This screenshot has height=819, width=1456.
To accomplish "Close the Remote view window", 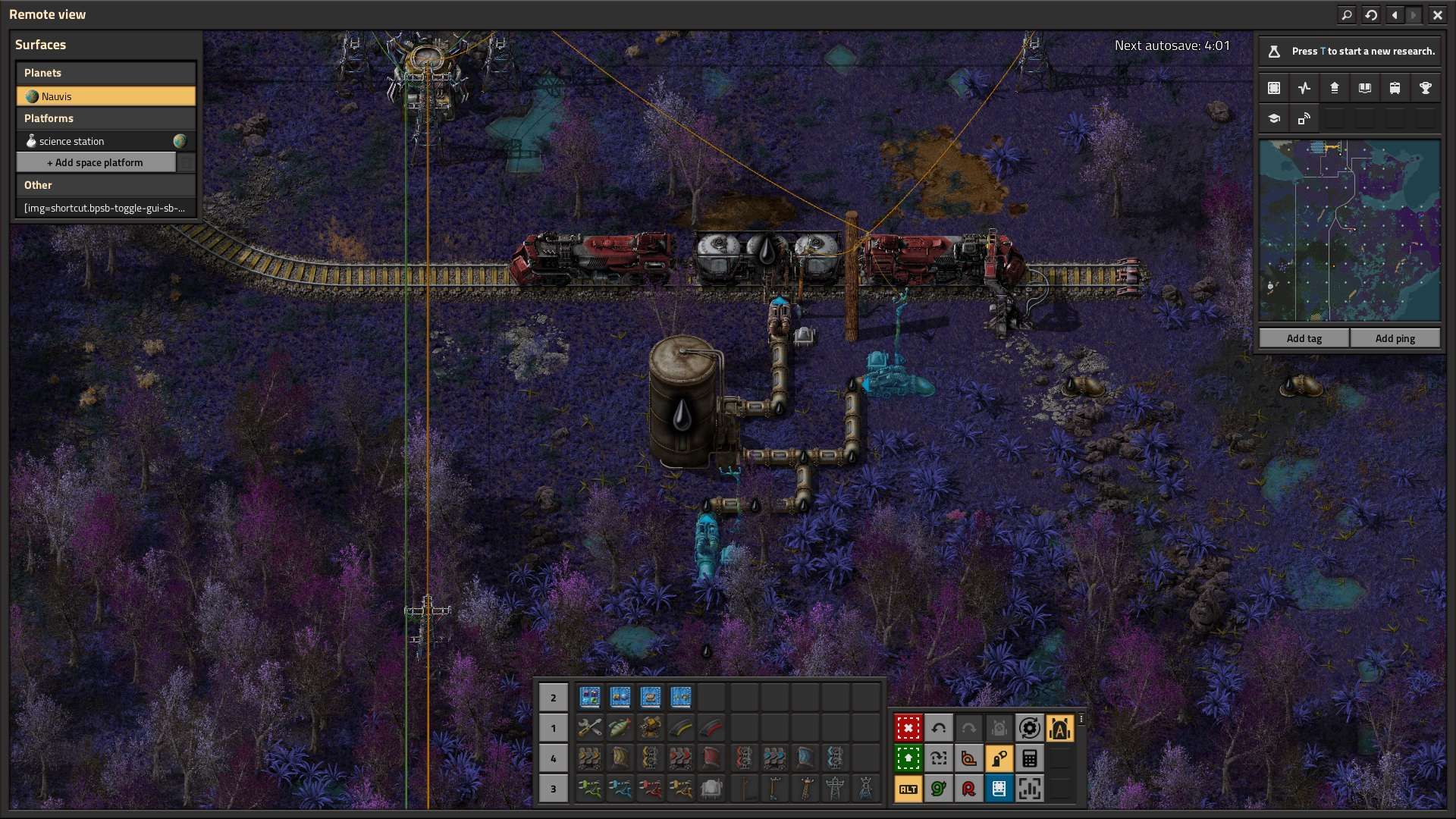I will 1437,14.
